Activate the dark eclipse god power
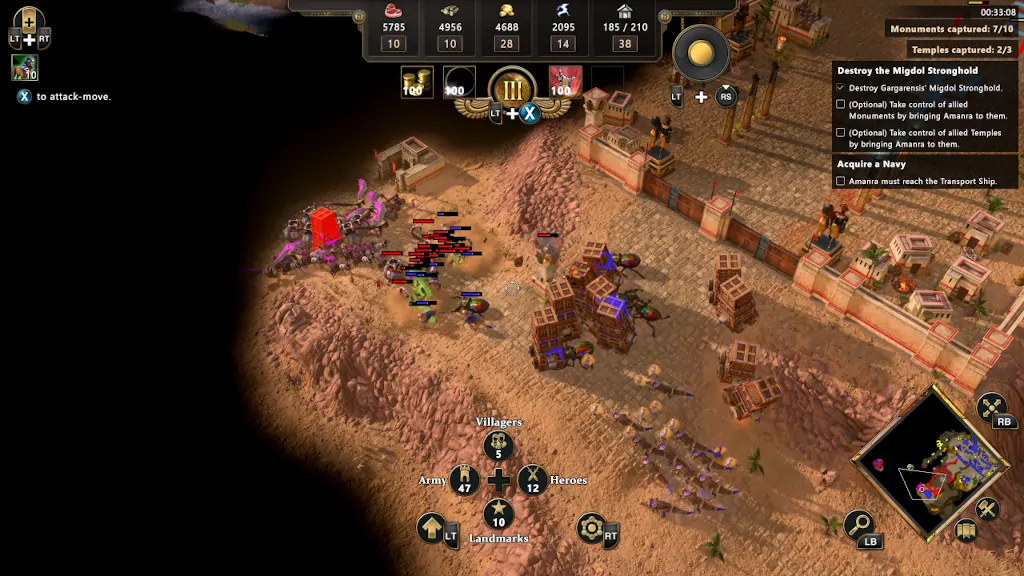Screen dimensions: 1024x576 tap(459, 83)
